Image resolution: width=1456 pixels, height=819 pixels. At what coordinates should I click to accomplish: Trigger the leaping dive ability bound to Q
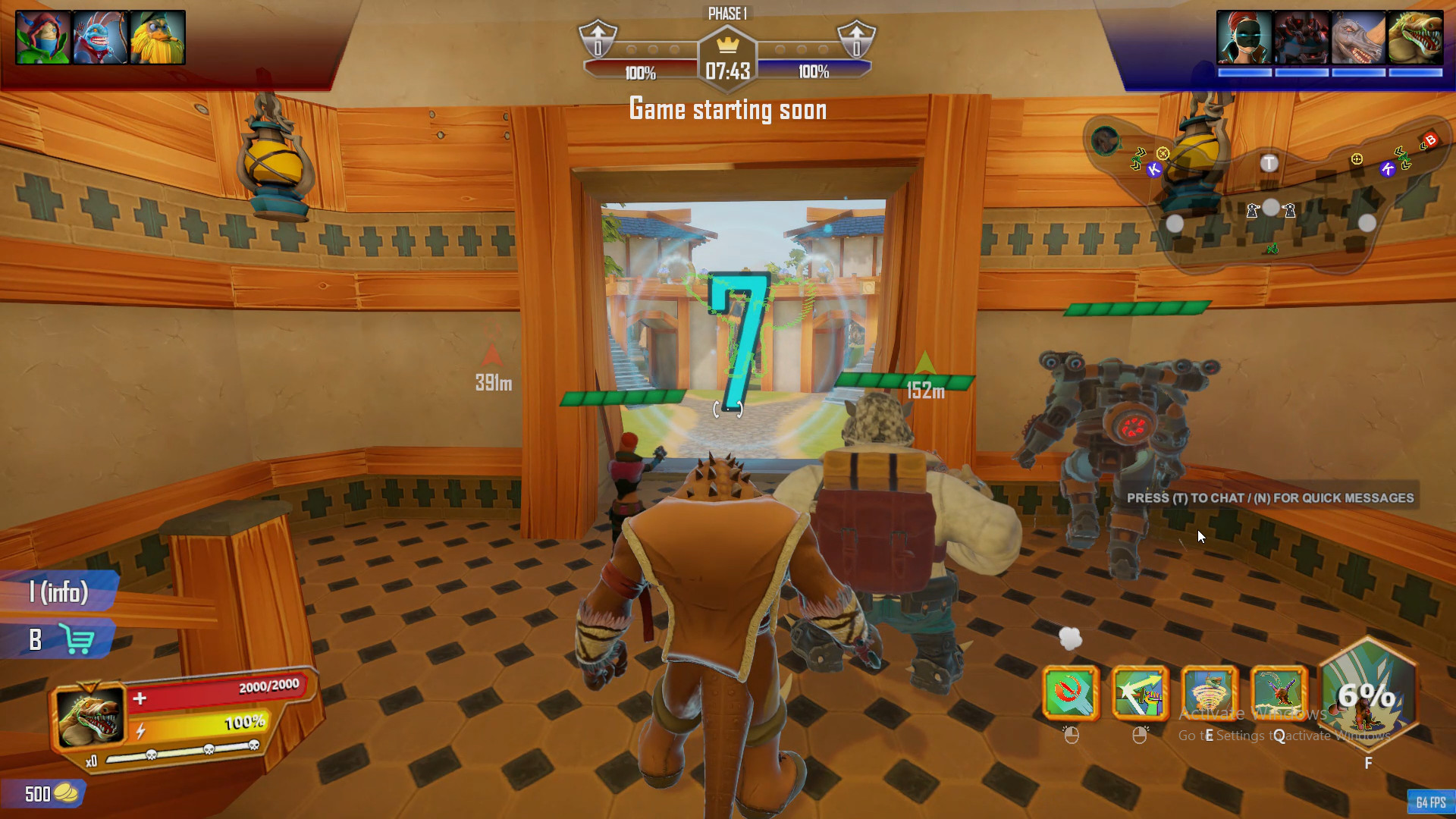(1277, 692)
